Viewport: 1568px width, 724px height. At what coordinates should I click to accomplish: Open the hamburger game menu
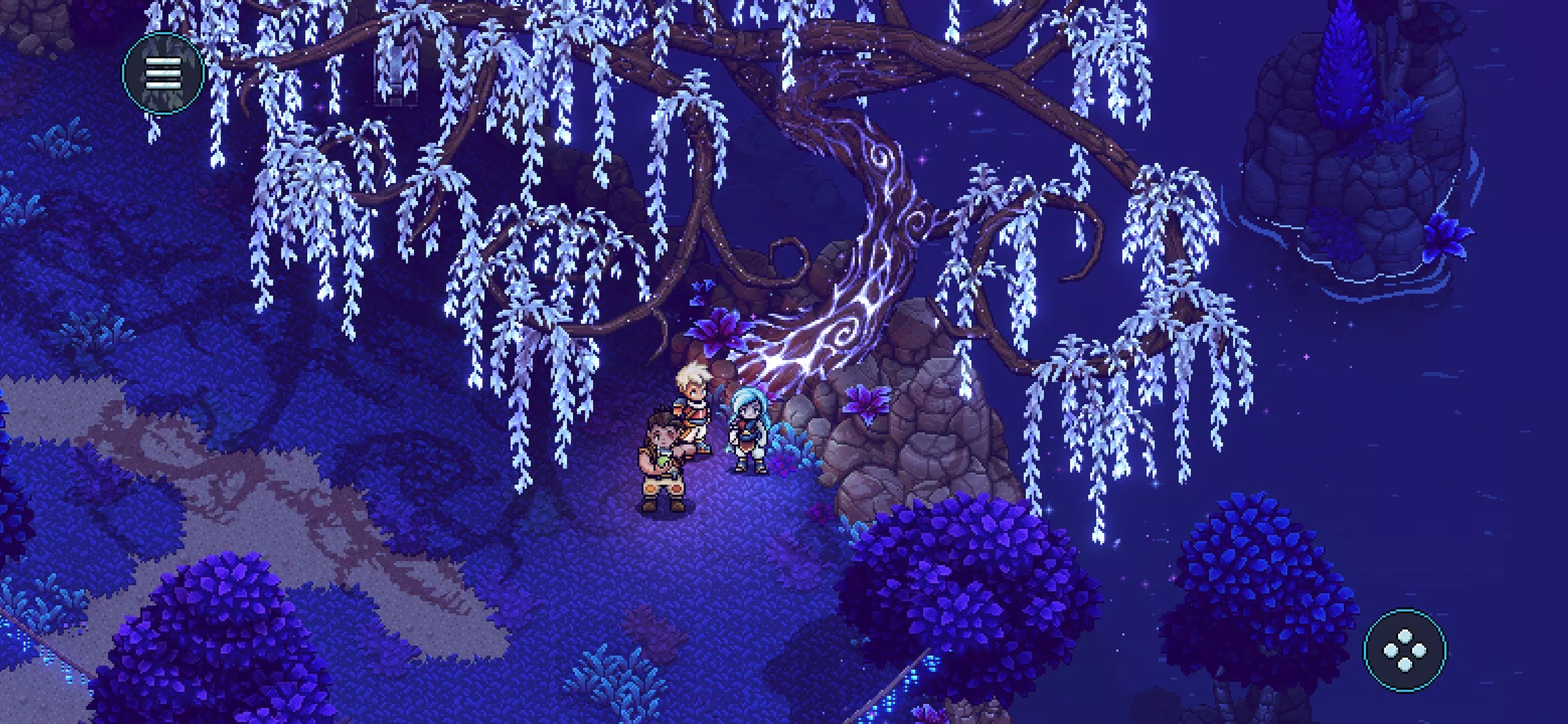164,73
